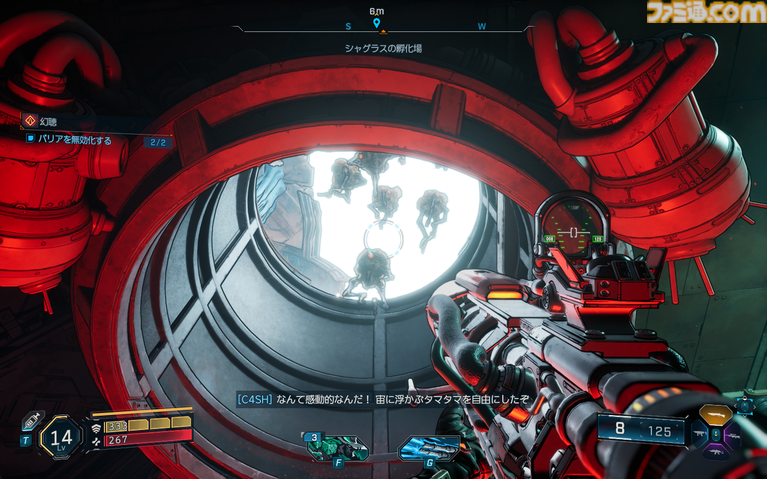Click the blue waypoint marker on the compass
The height and width of the screenshot is (479, 767).
click(x=376, y=23)
